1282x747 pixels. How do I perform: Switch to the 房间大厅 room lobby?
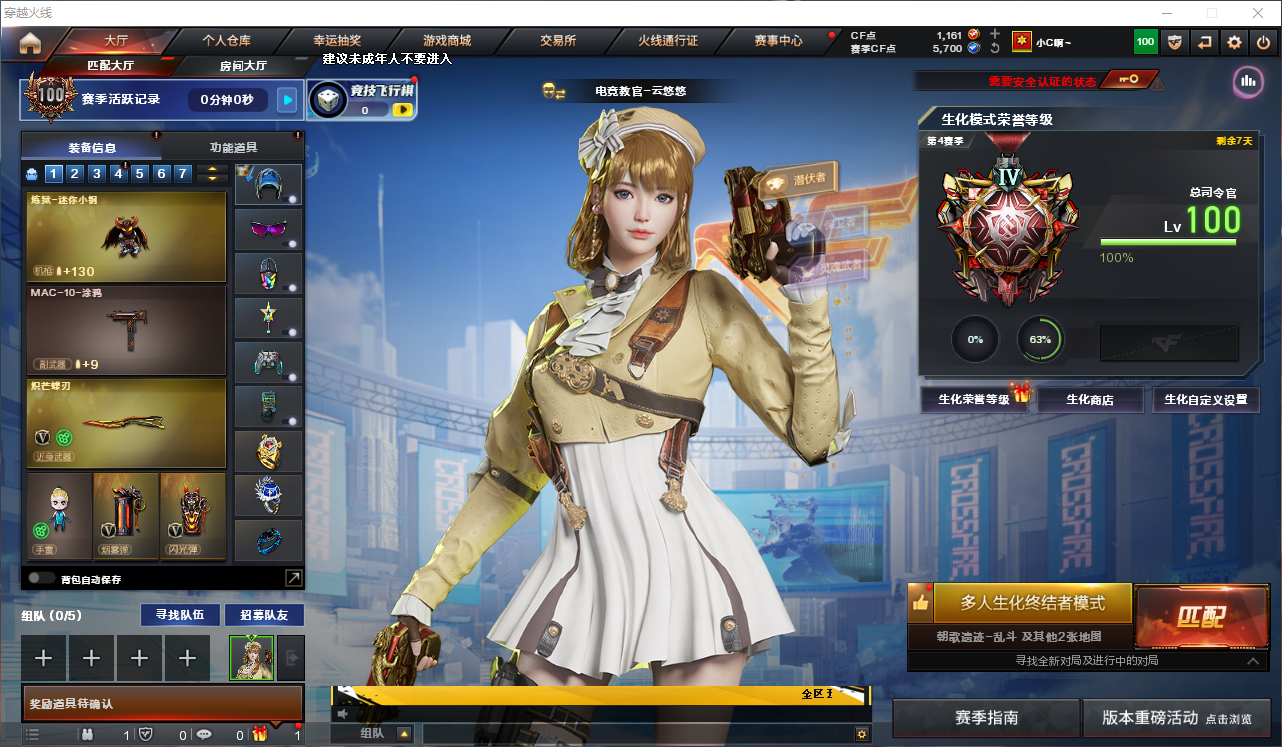coord(243,66)
